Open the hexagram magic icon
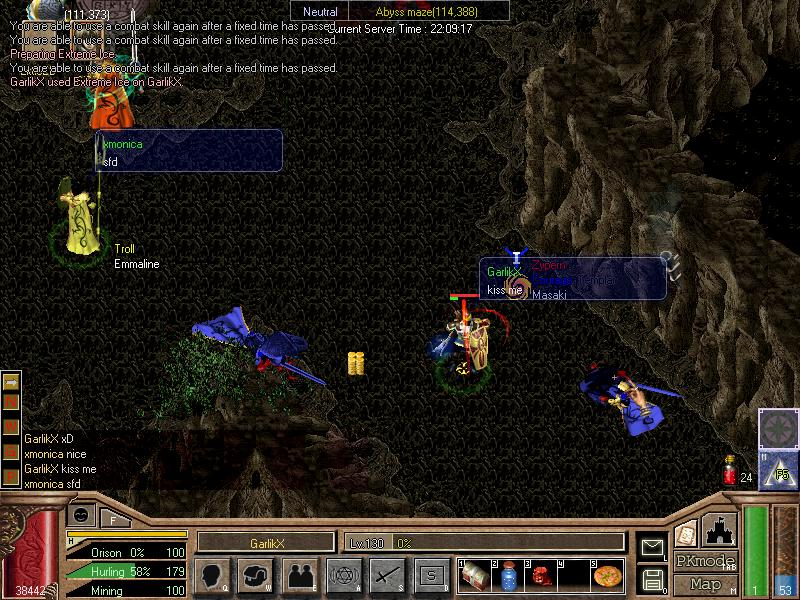The height and width of the screenshot is (600, 800). [x=344, y=575]
